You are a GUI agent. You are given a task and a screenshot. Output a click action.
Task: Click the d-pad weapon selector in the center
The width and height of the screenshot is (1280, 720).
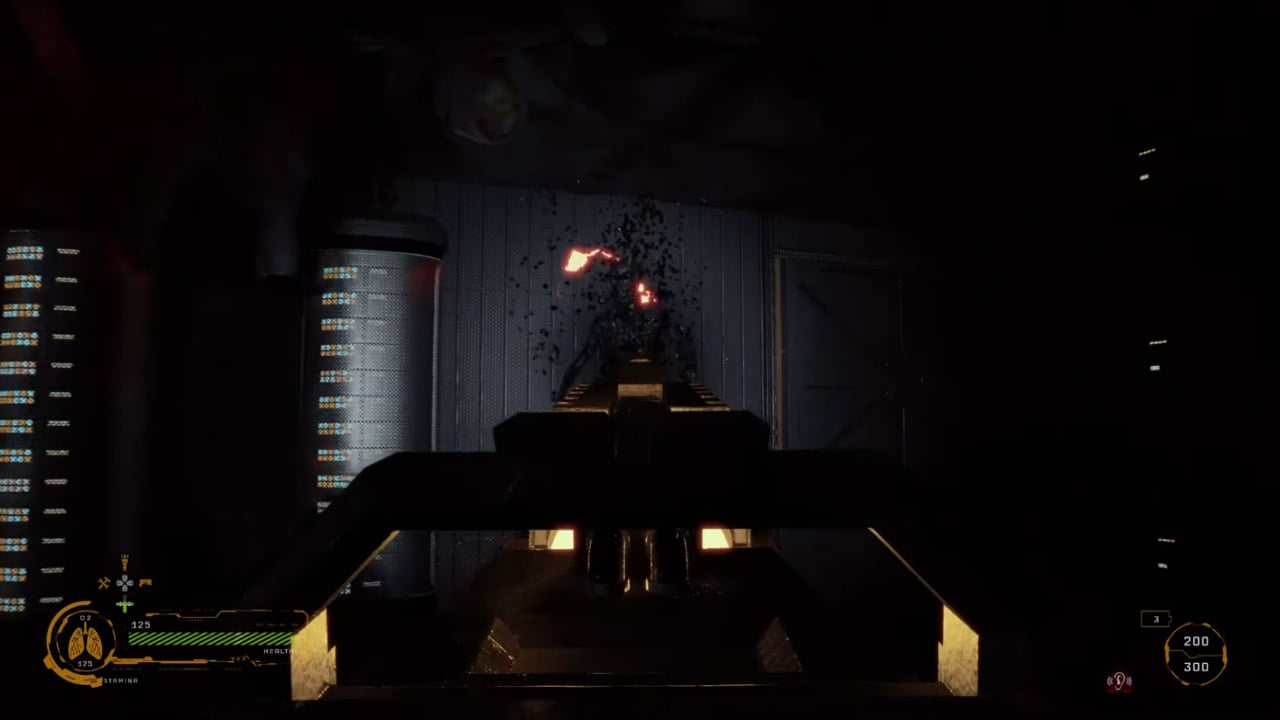pyautogui.click(x=124, y=582)
